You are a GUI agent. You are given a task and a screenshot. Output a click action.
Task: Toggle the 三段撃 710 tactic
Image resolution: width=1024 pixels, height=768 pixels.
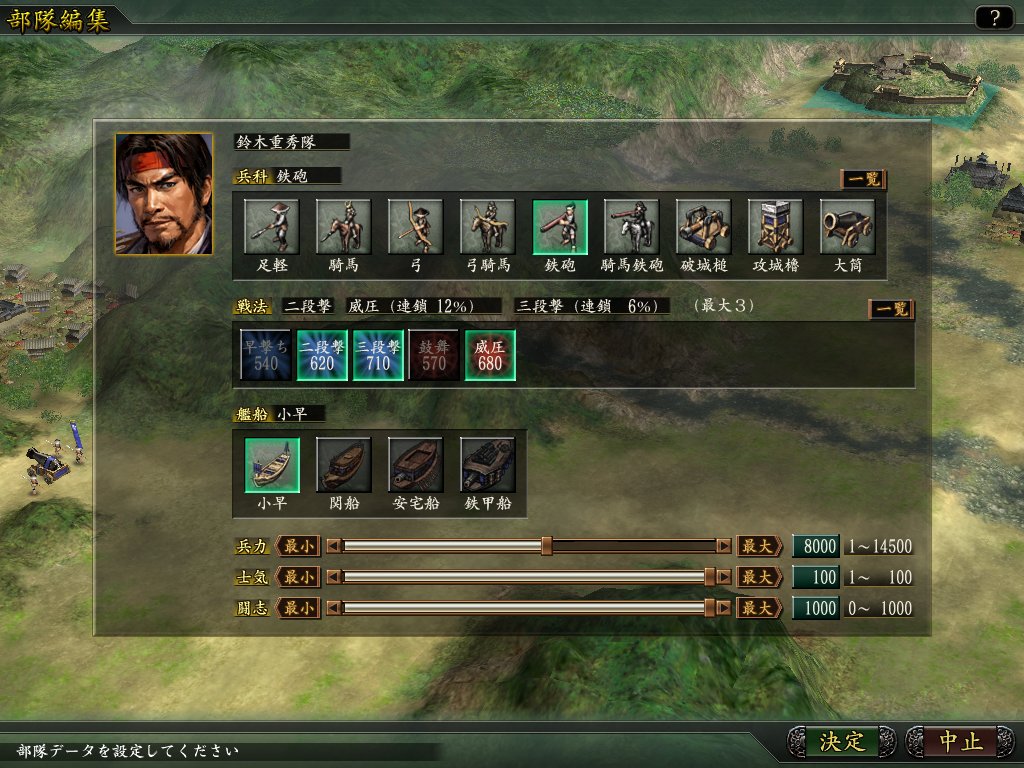point(378,355)
